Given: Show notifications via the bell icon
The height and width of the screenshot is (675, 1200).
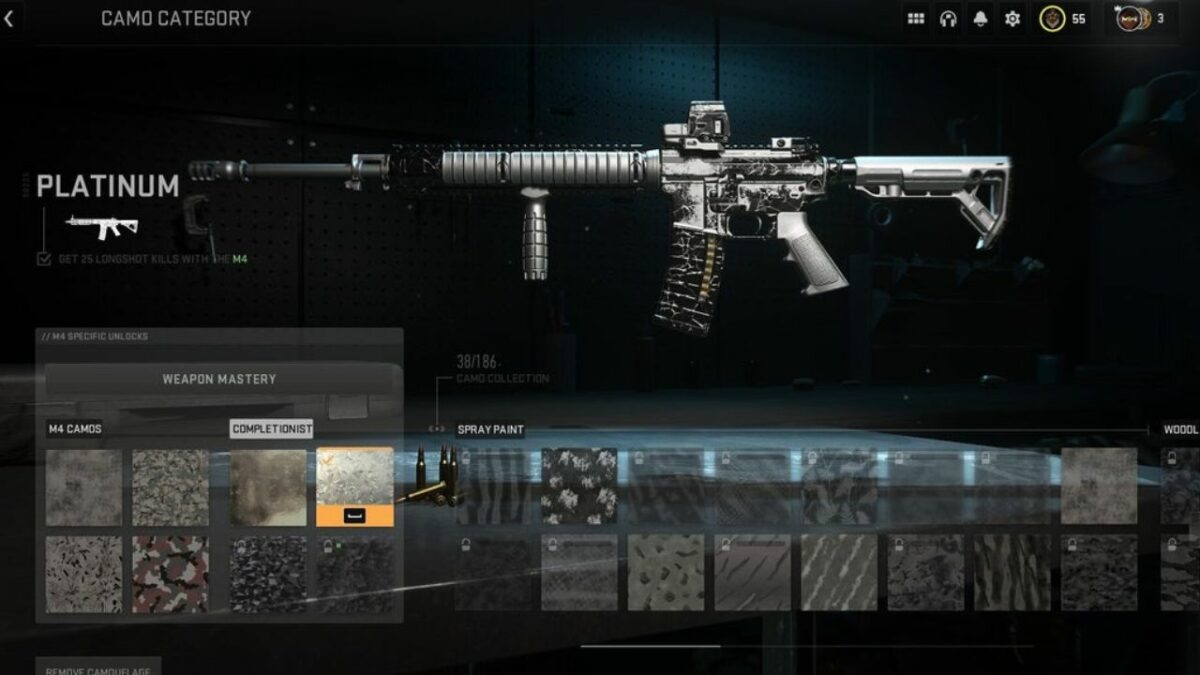Looking at the screenshot, I should 980,19.
